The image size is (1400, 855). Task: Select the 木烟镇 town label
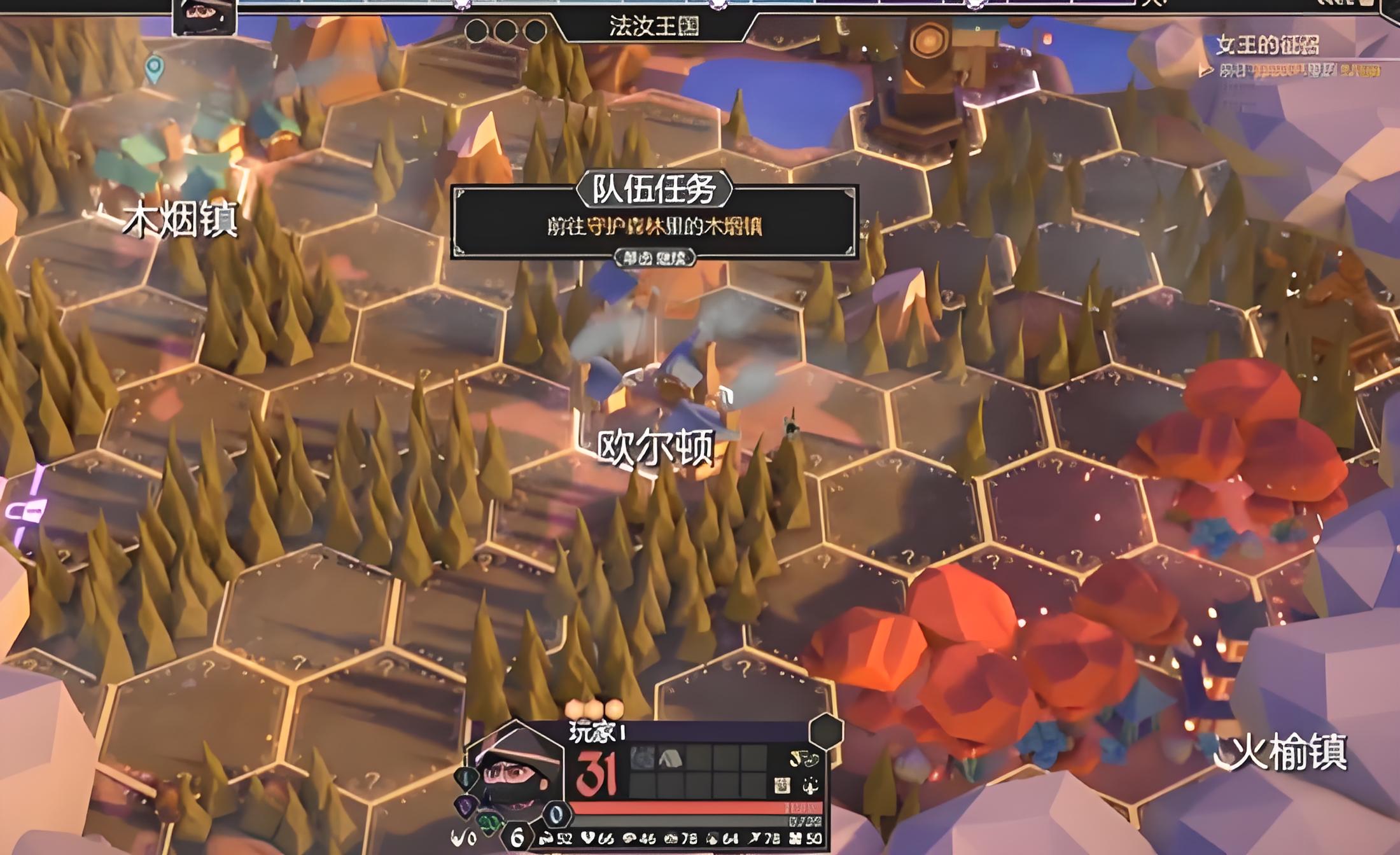[x=180, y=219]
